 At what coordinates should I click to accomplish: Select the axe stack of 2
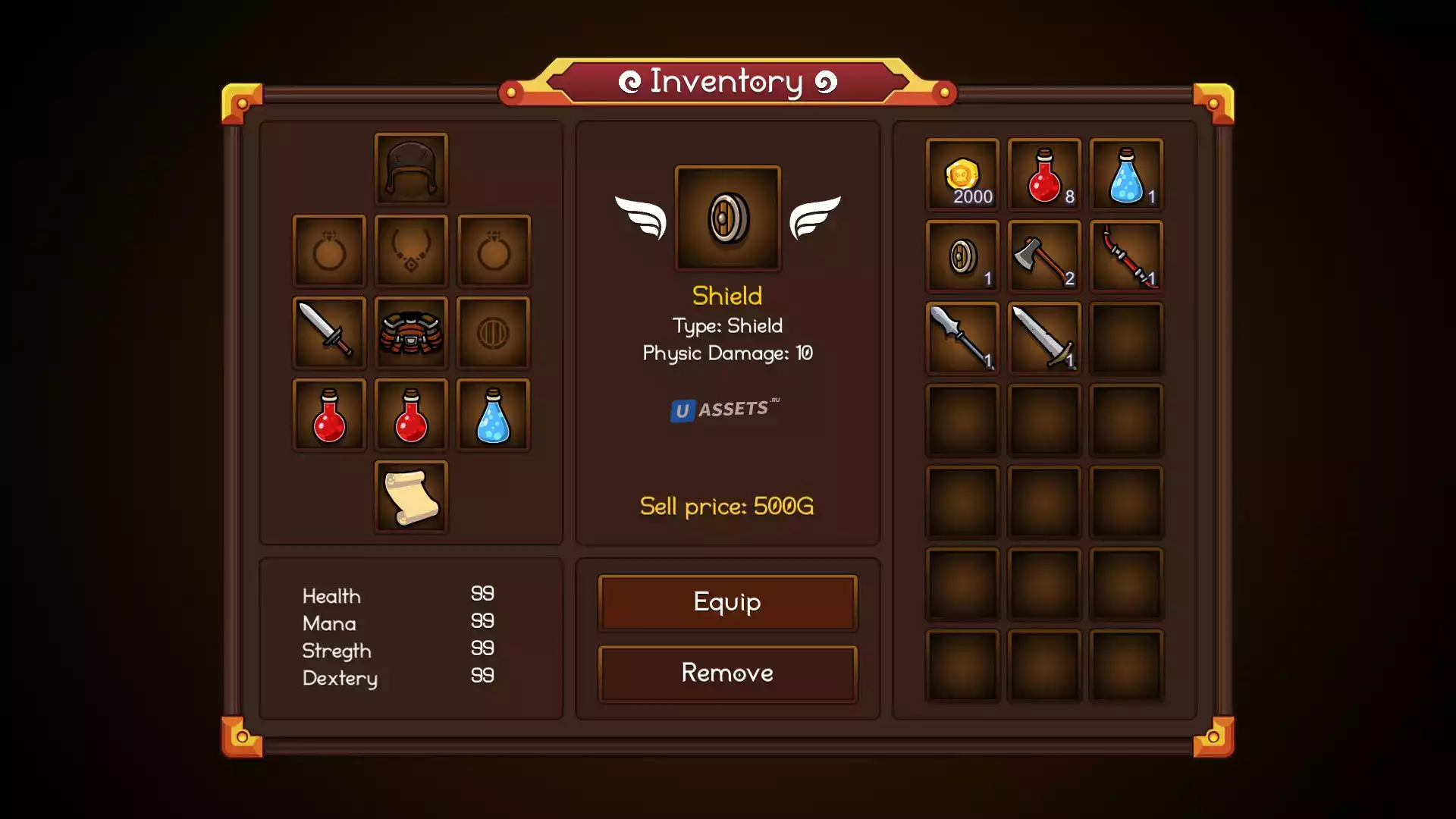tap(1044, 256)
